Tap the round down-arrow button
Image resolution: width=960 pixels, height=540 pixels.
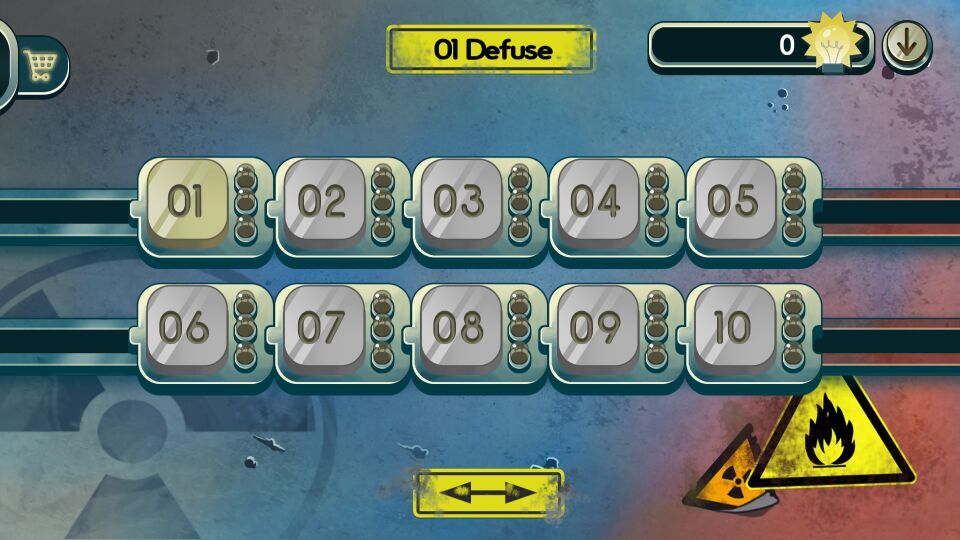point(907,45)
